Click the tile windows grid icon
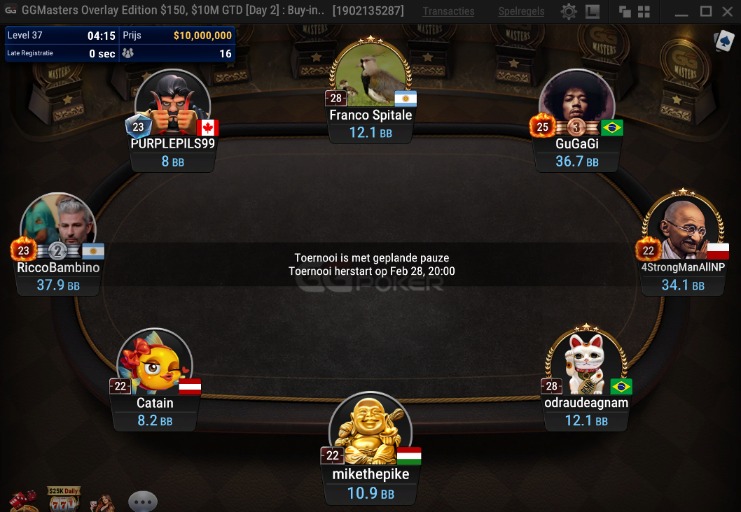Image resolution: width=741 pixels, height=512 pixels. point(648,11)
